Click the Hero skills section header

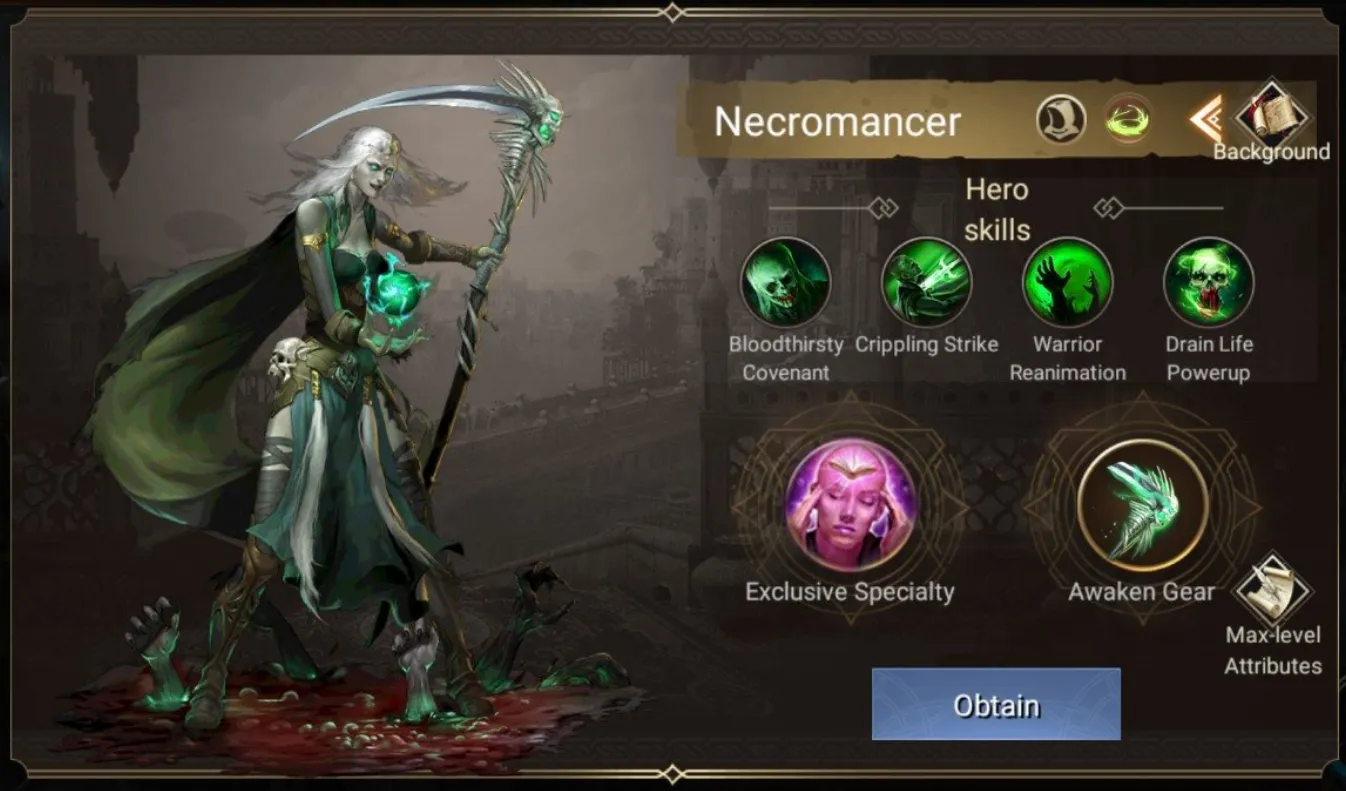coord(998,209)
